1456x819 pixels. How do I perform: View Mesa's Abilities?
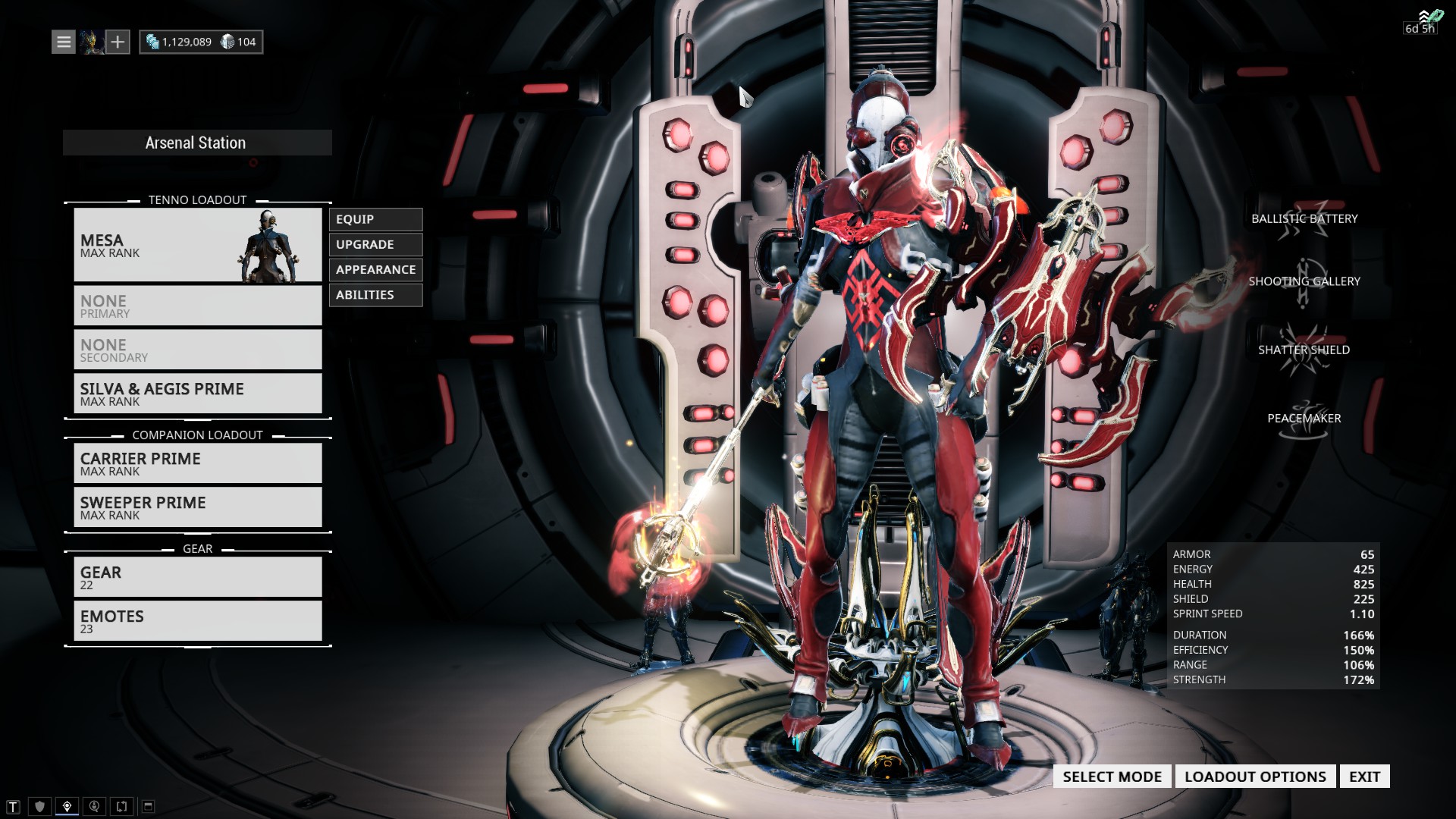click(x=375, y=294)
